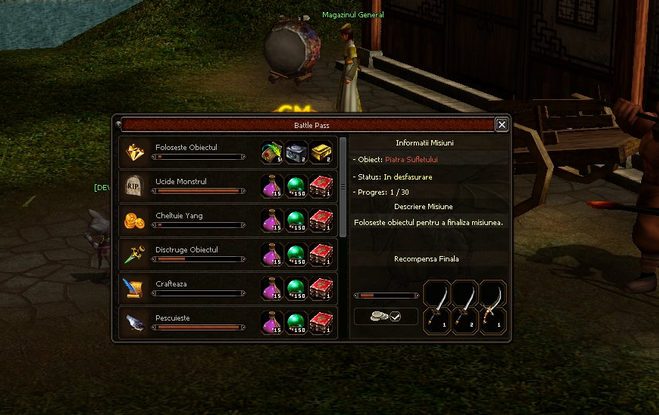
Task: Select the purple potion reward for Crafteaza
Action: tap(272, 288)
